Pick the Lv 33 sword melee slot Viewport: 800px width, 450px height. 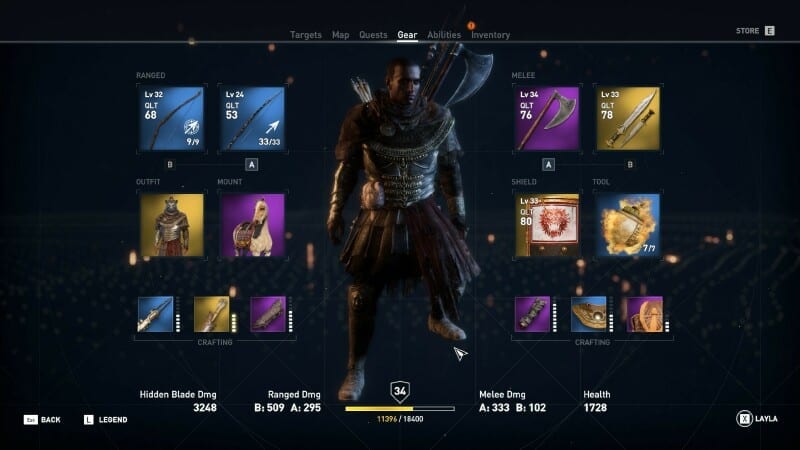click(x=628, y=118)
